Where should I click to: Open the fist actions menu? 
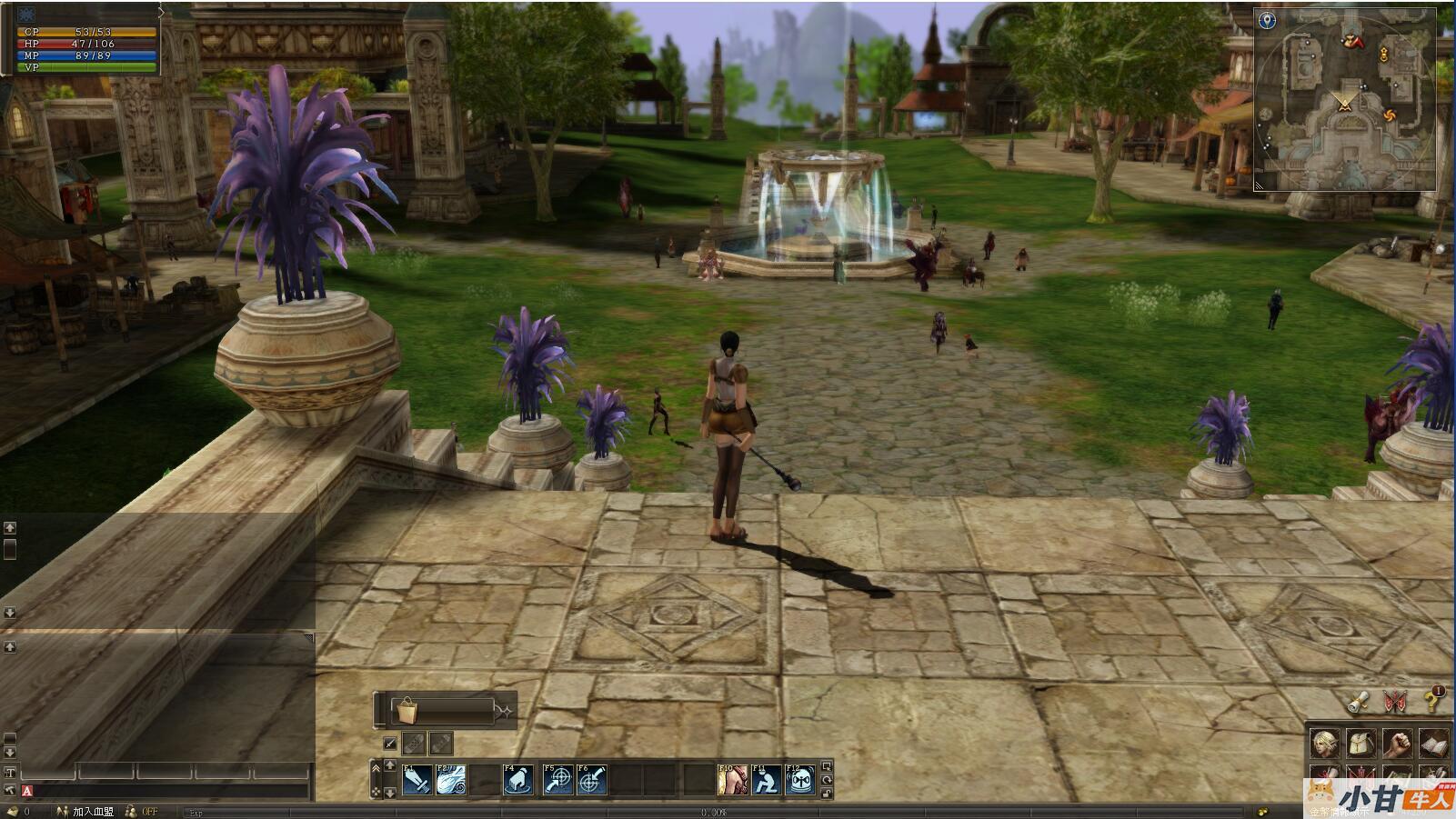click(x=1397, y=744)
